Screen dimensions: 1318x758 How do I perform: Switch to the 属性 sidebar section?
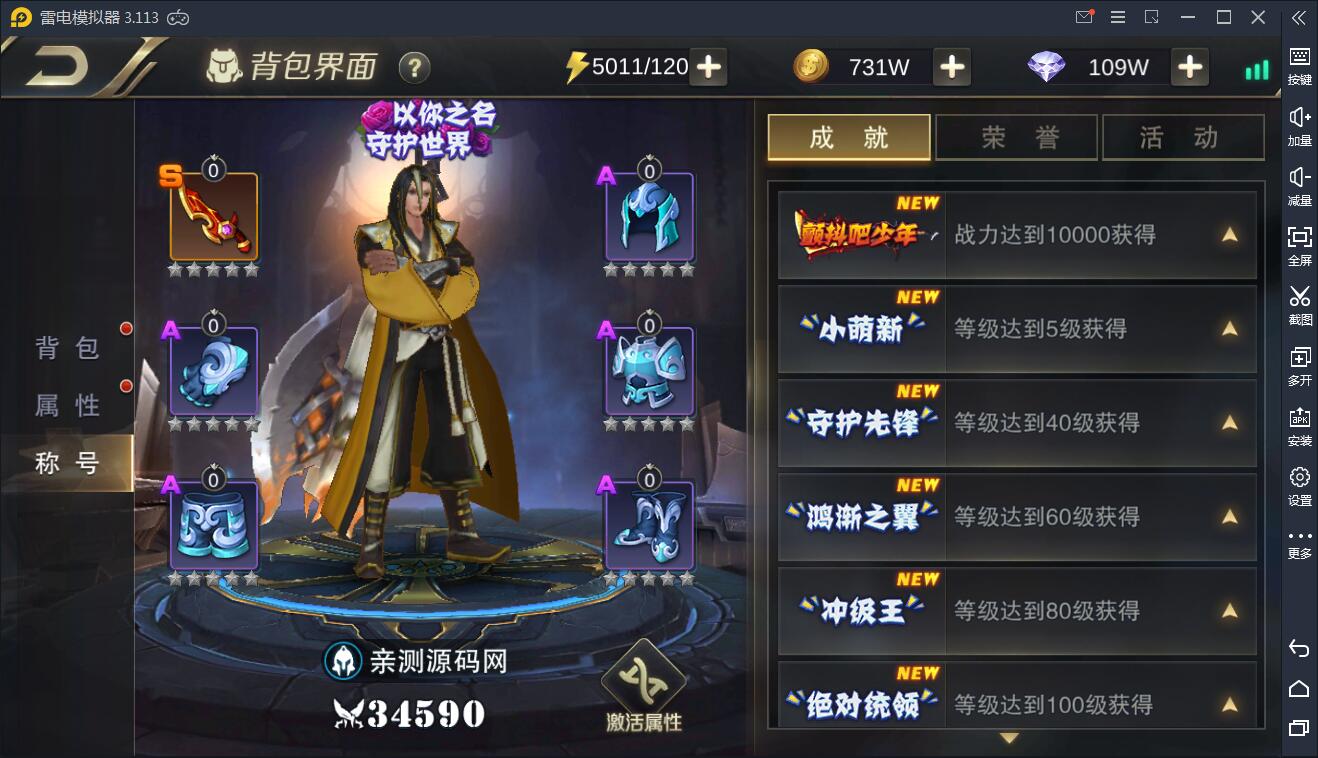click(x=68, y=405)
